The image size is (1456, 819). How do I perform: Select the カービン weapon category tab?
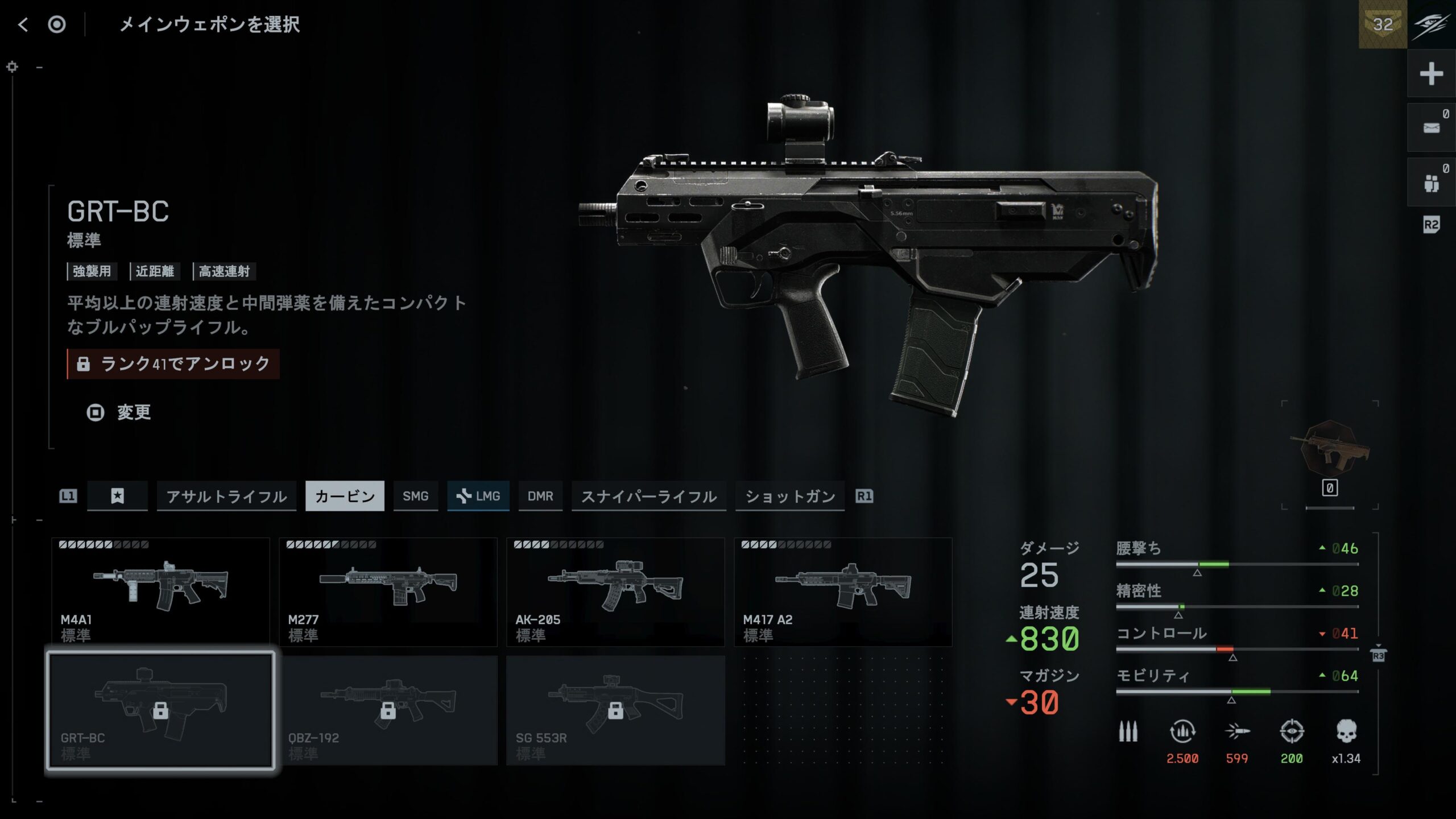point(345,496)
